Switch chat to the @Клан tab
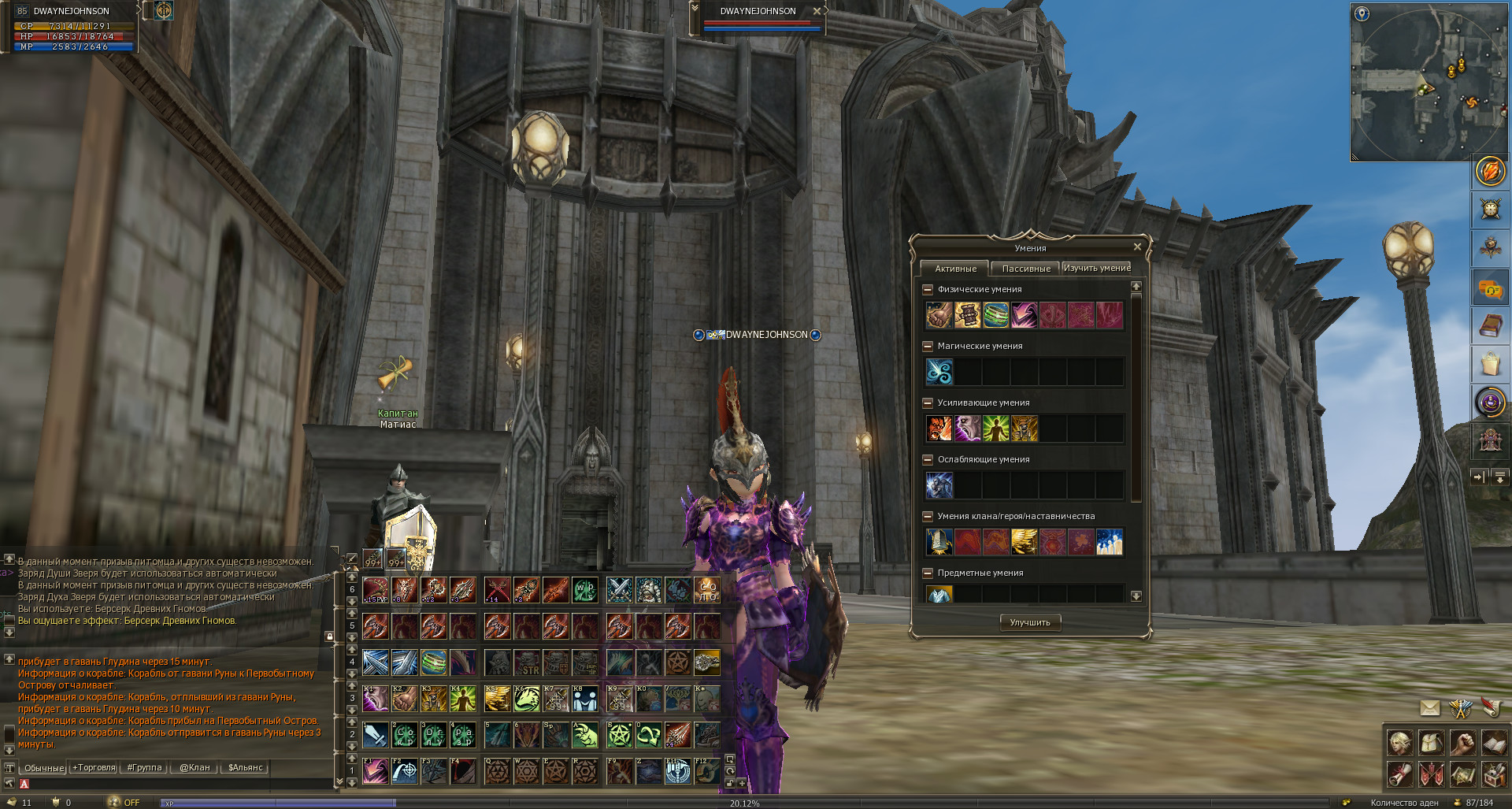This screenshot has height=809, width=1512. (x=195, y=768)
